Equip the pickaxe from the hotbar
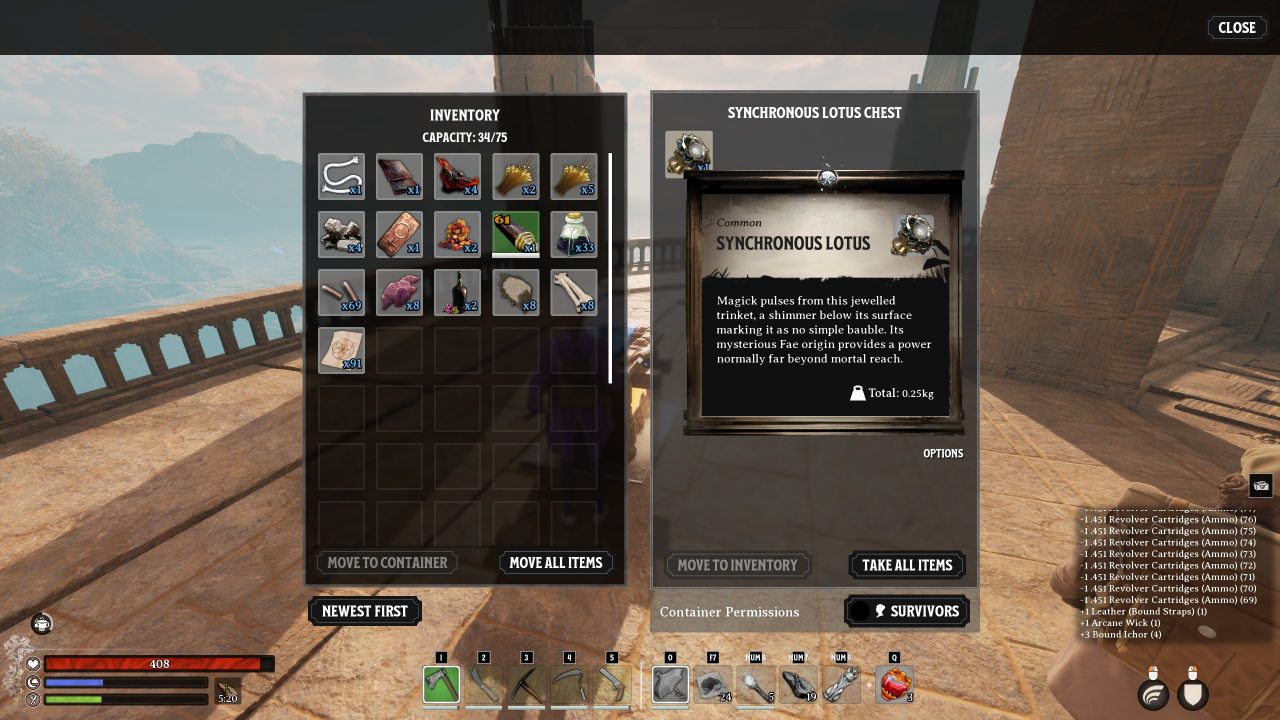 tap(527, 685)
